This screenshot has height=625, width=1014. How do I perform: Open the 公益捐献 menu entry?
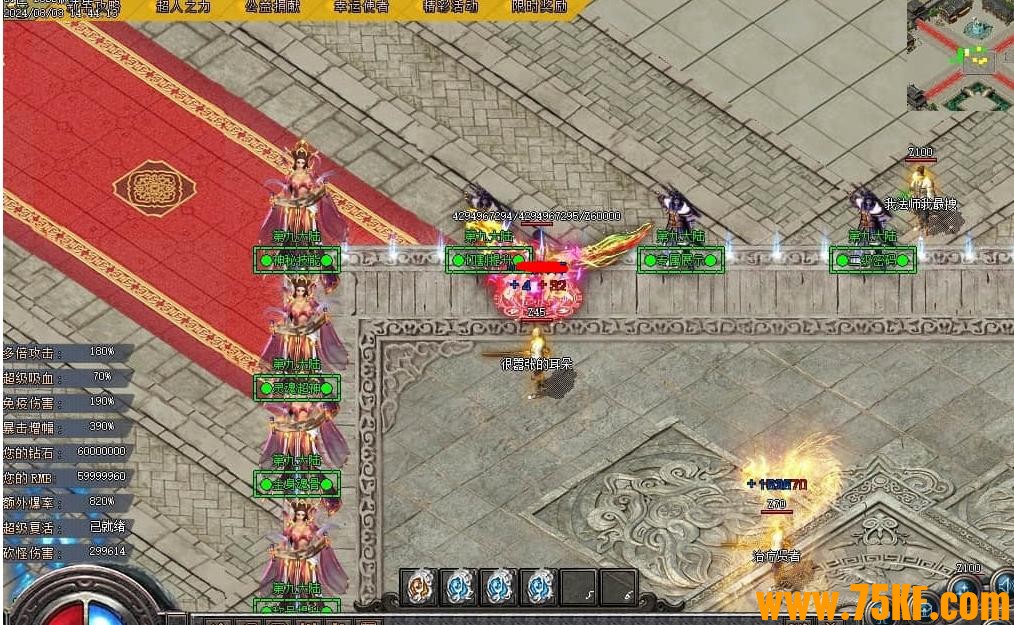pos(272,7)
